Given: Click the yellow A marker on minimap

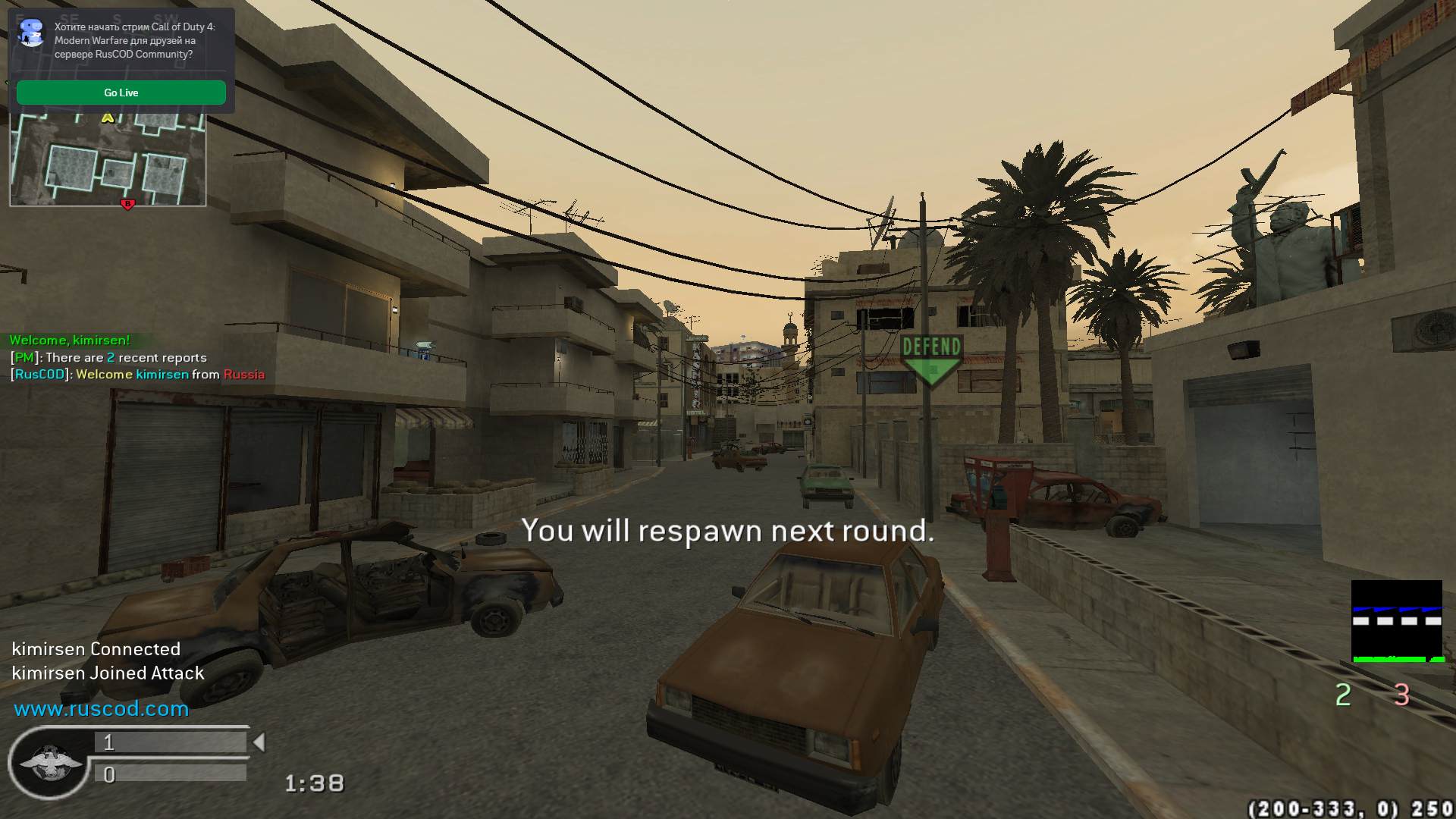Looking at the screenshot, I should [x=108, y=118].
